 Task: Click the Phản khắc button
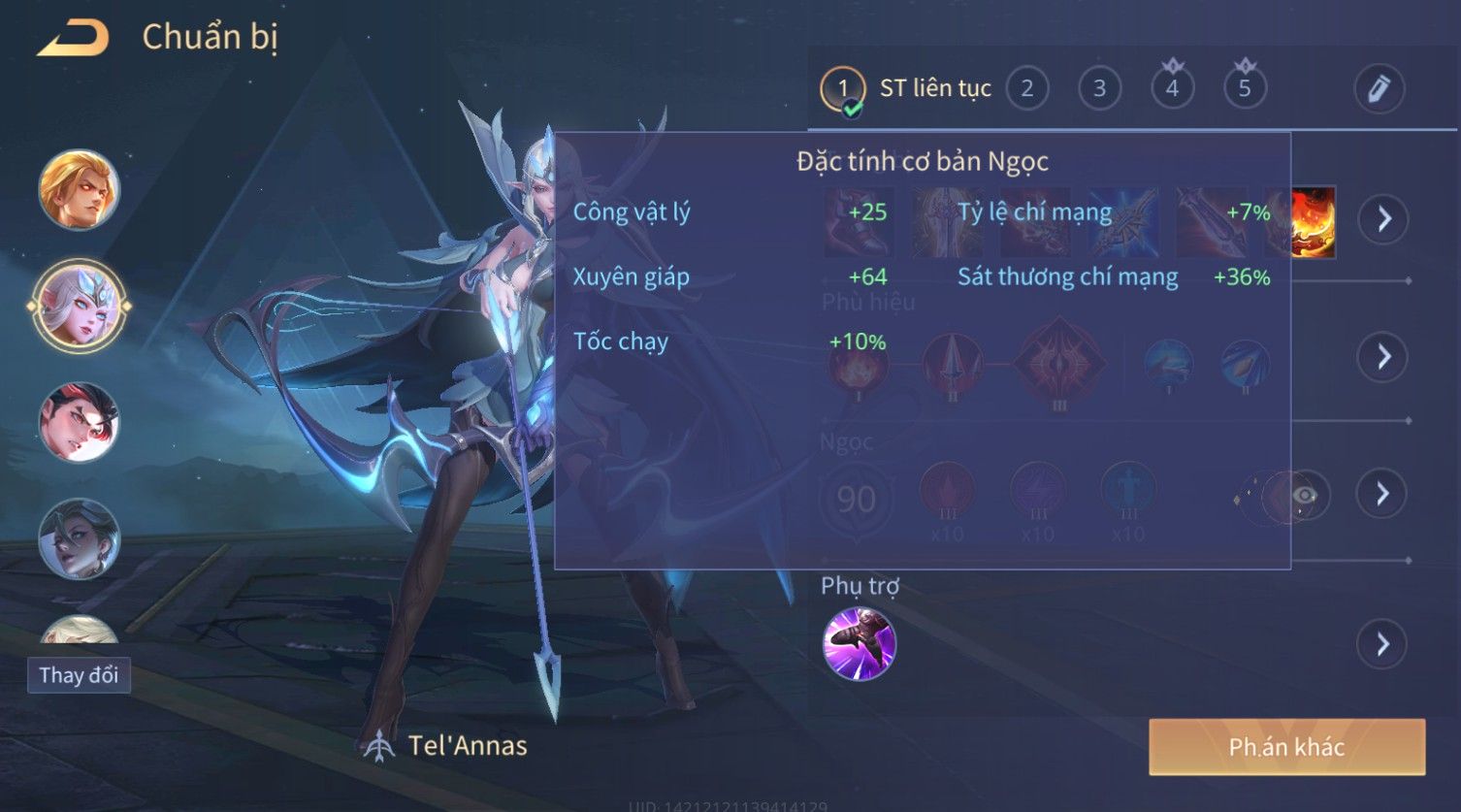pyautogui.click(x=1286, y=747)
